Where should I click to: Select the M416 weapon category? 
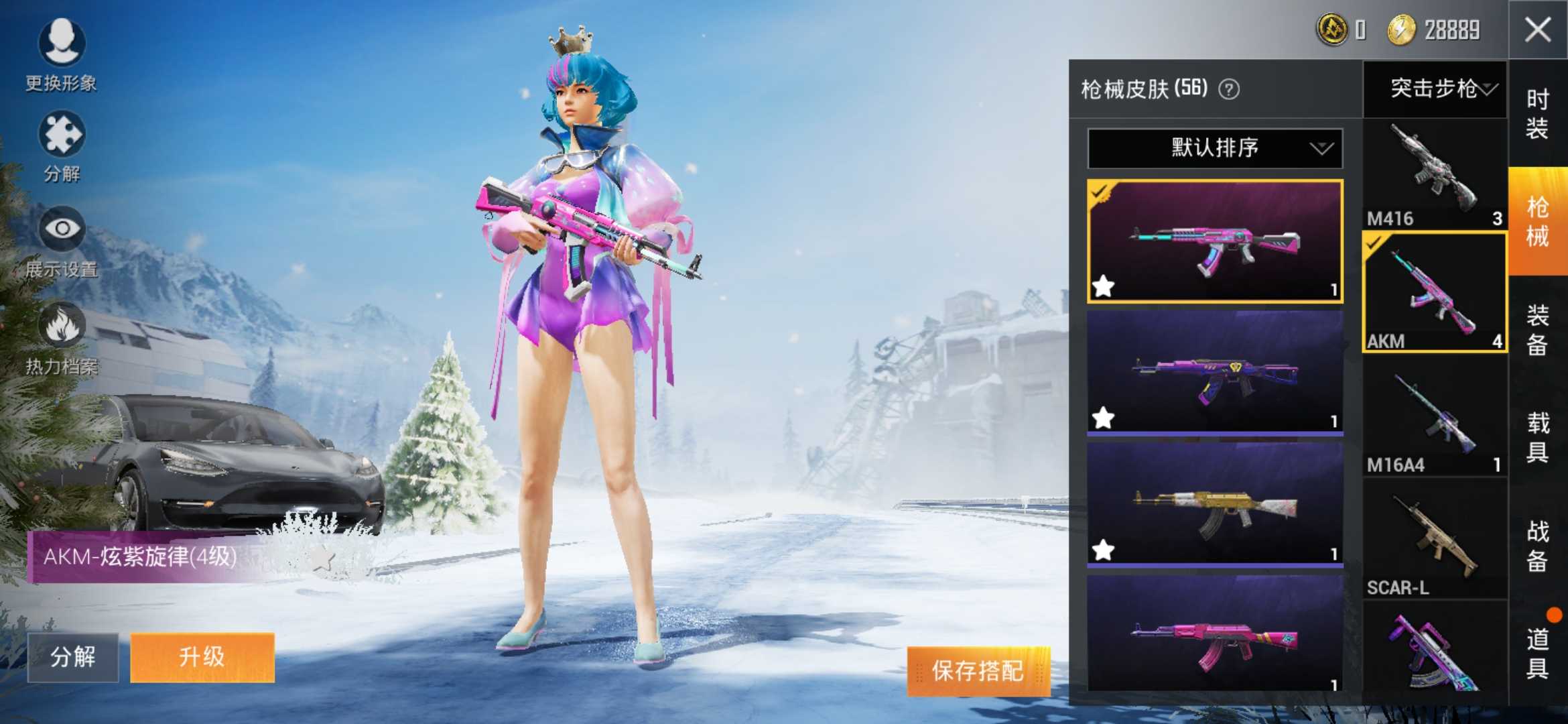point(1435,174)
